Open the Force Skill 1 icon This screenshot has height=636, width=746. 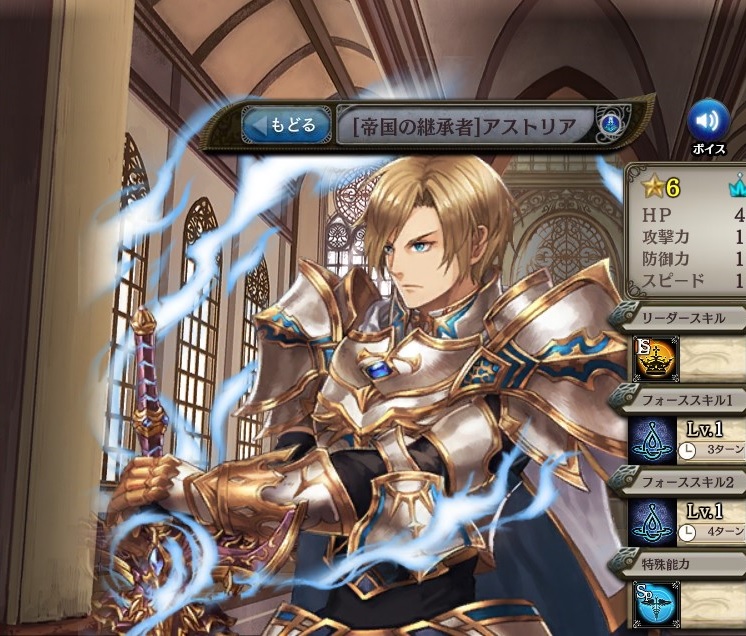click(x=655, y=440)
